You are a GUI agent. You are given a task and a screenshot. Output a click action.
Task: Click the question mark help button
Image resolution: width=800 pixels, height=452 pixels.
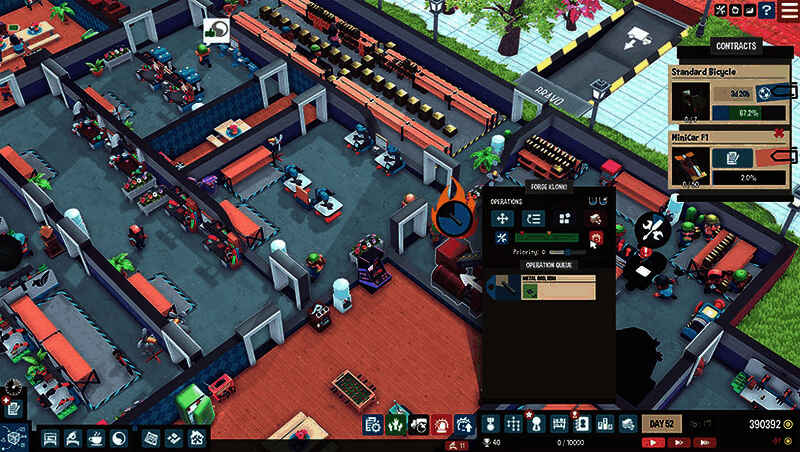pos(766,9)
